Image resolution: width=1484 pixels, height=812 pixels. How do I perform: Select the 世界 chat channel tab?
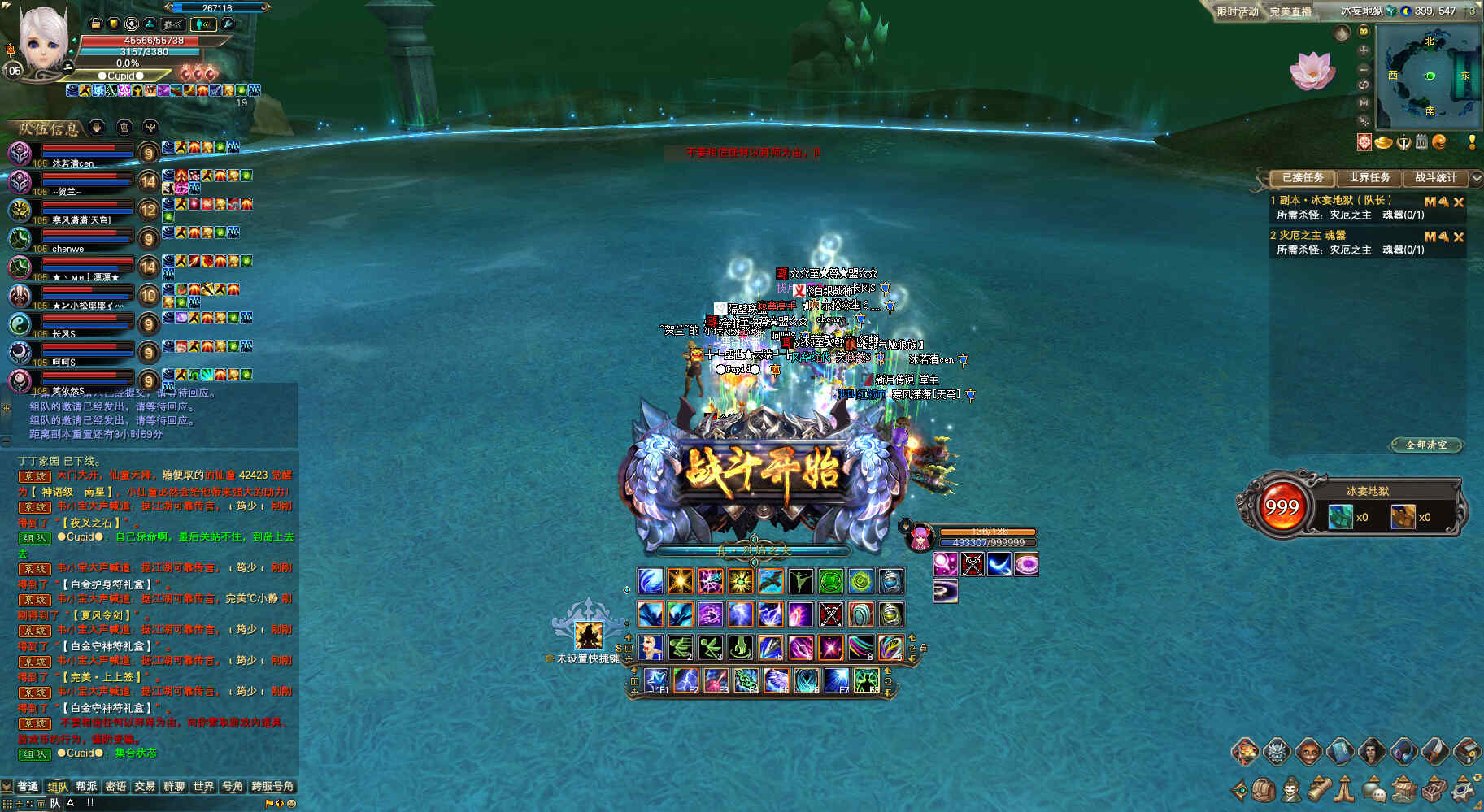coord(203,786)
